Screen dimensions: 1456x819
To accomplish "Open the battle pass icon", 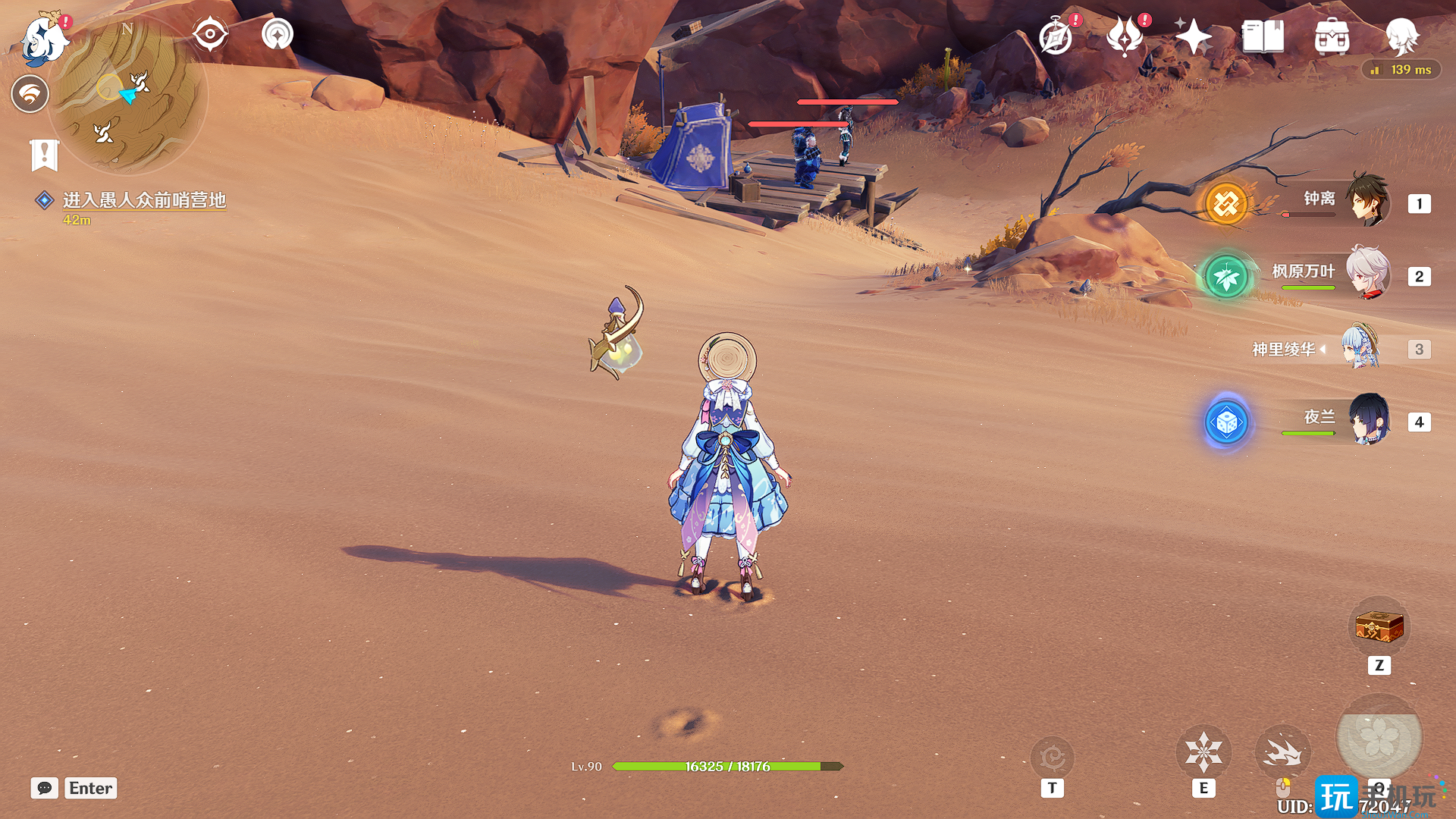I will pyautogui.click(x=1125, y=36).
